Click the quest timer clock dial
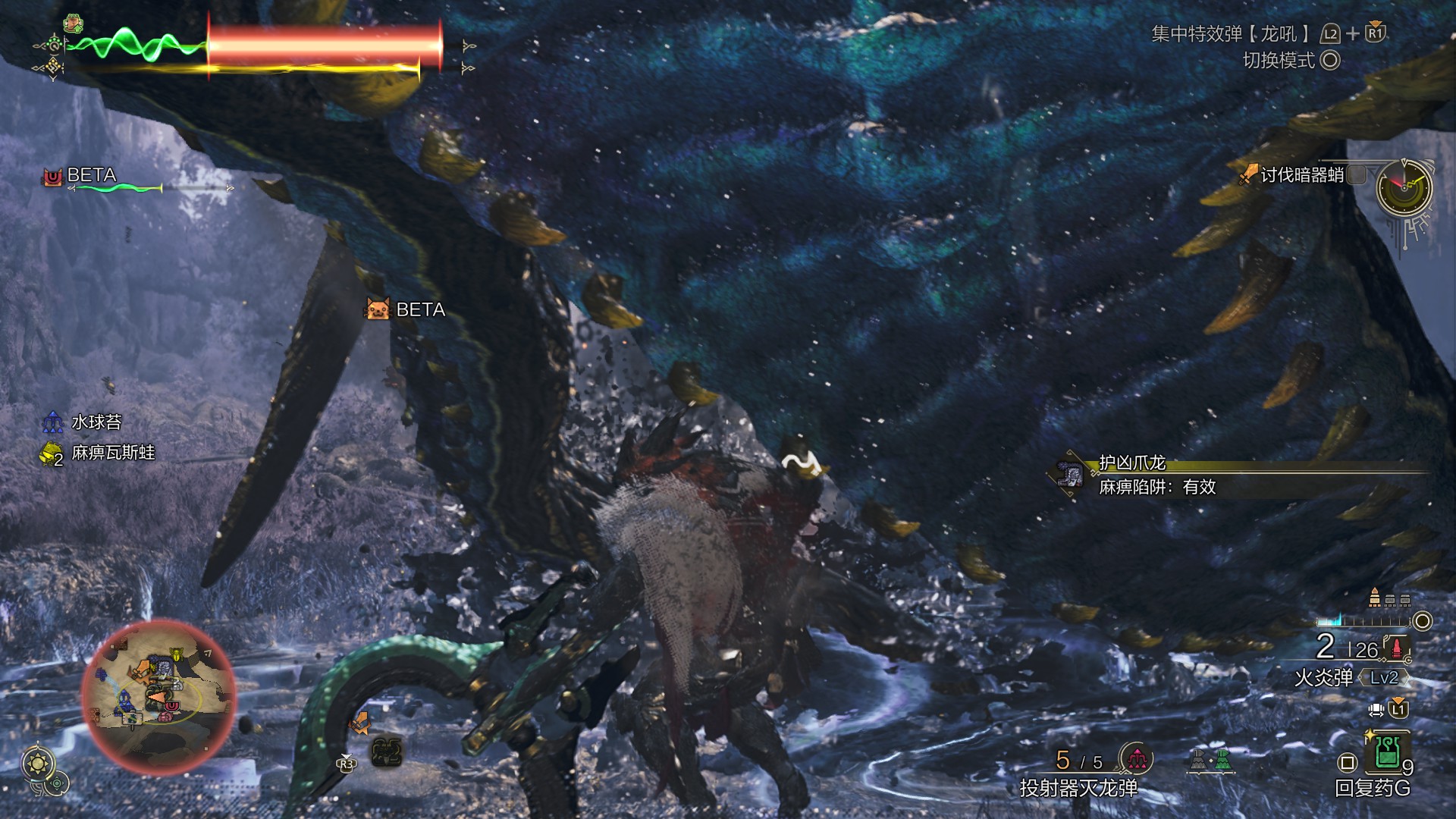The image size is (1456, 819). (1404, 188)
